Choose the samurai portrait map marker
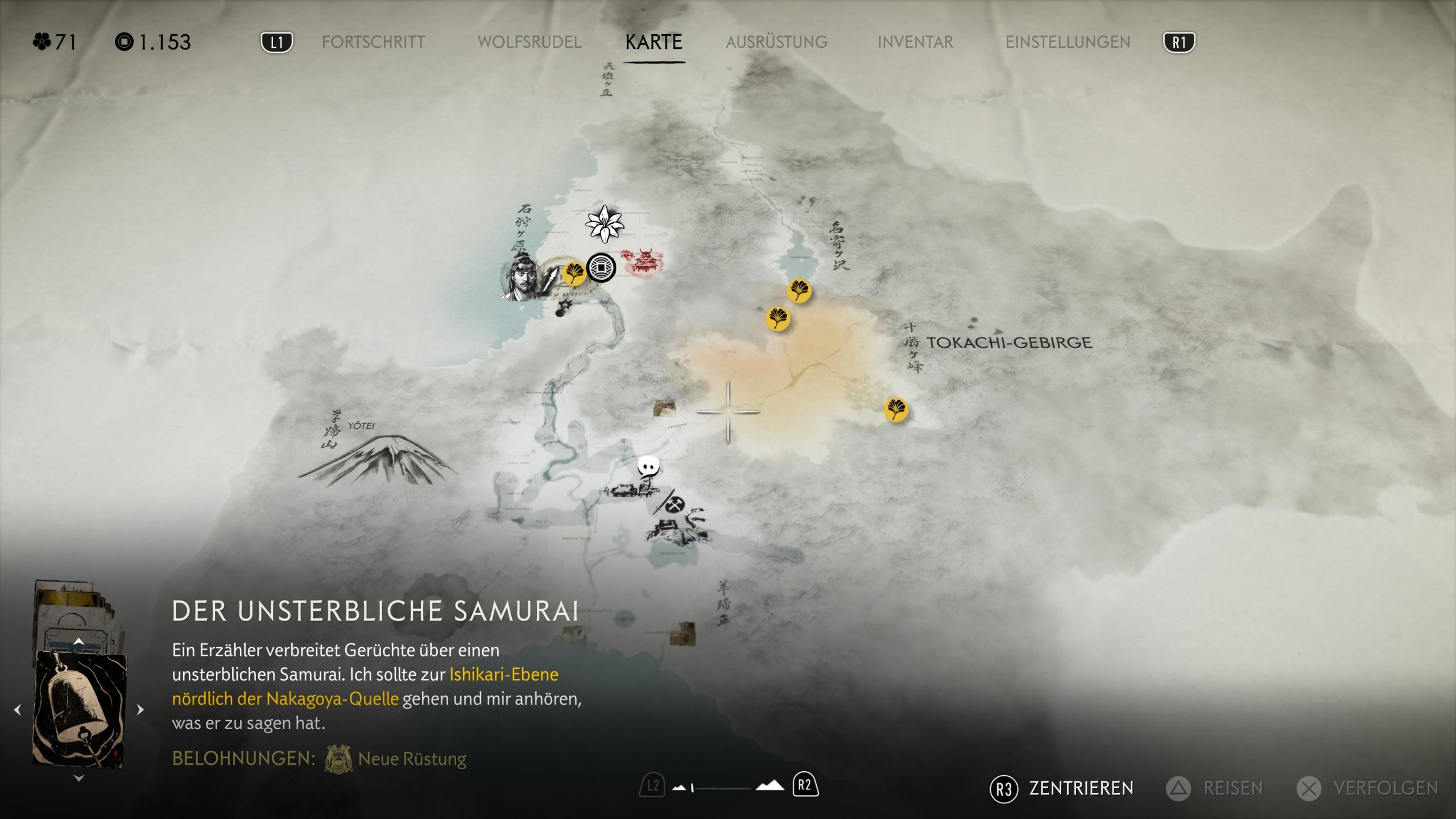The image size is (1456, 819). coord(522,279)
